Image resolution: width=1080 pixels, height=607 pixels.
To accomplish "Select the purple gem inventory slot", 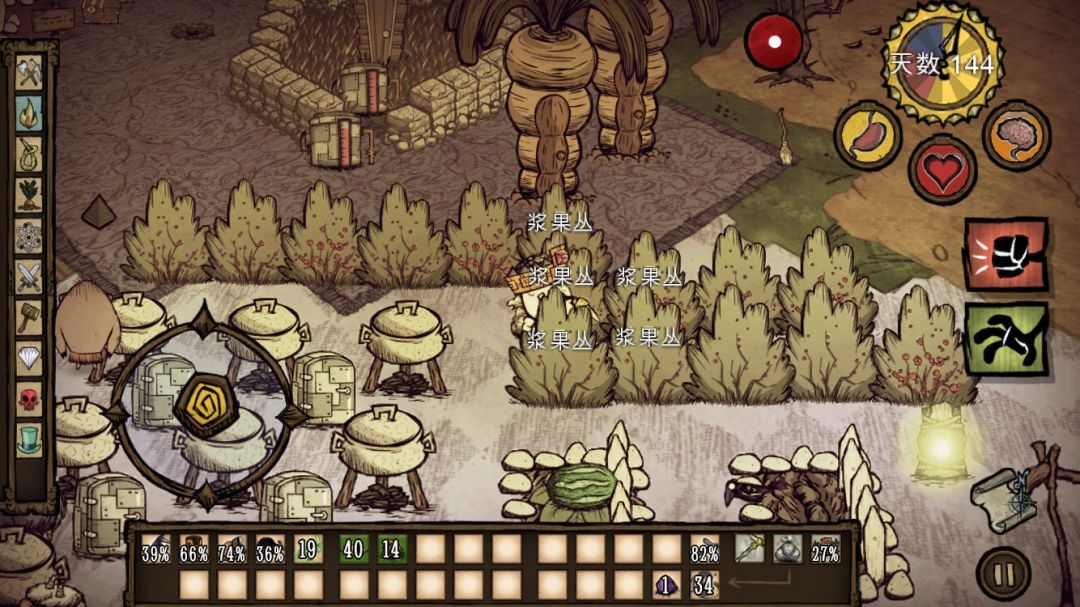I will coord(665,584).
